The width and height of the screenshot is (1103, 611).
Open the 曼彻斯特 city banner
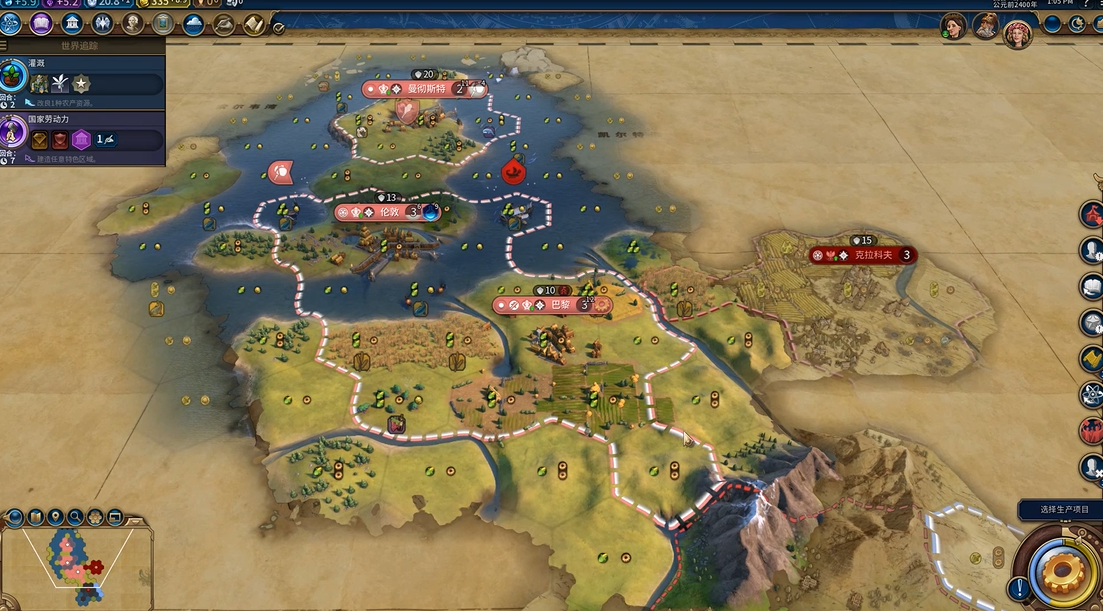[424, 89]
